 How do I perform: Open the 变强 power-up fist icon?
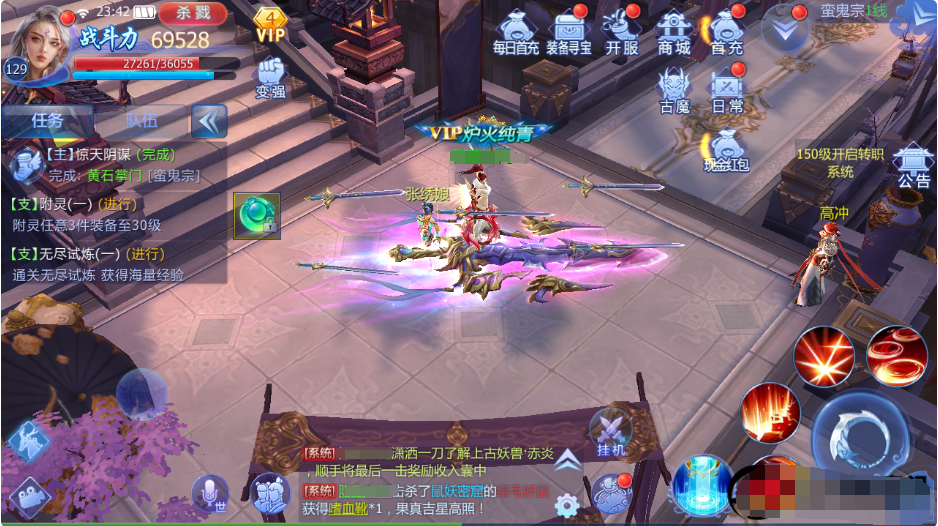[270, 76]
